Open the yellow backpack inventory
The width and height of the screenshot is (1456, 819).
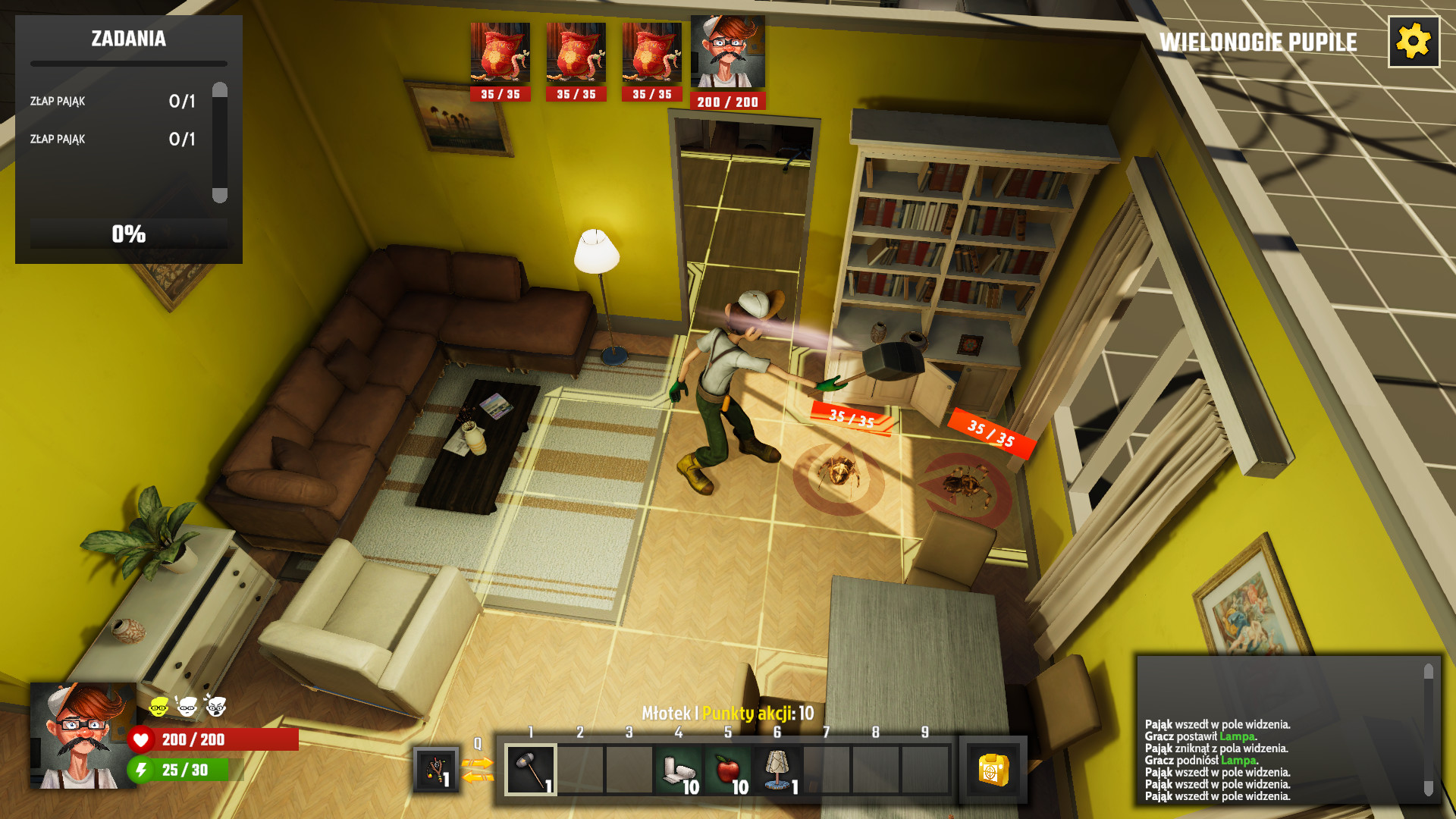click(x=993, y=770)
